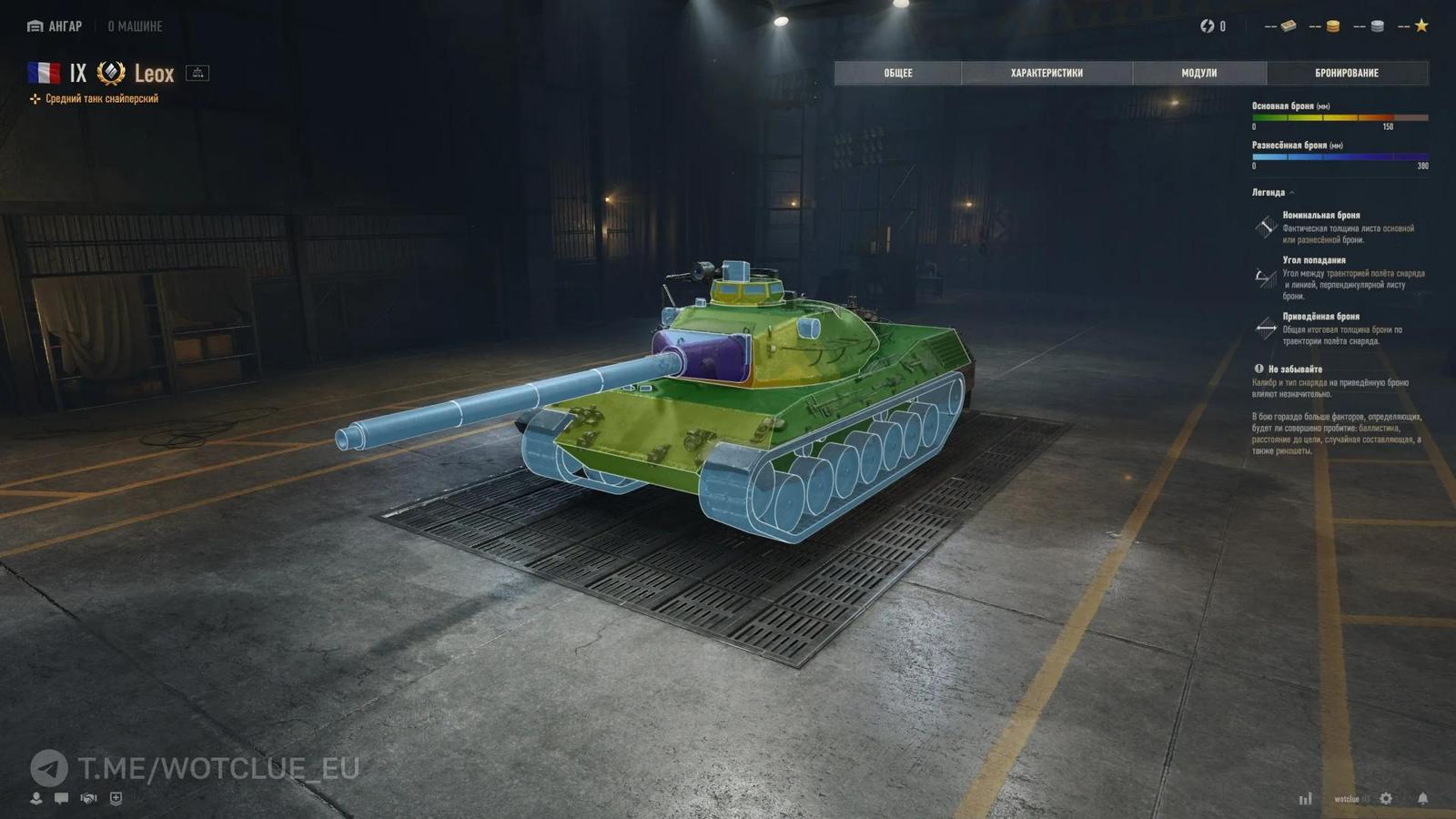This screenshot has height=819, width=1456.
Task: Switch to the ХАРАКТЕРИСТИКИ tab
Action: click(x=1046, y=73)
